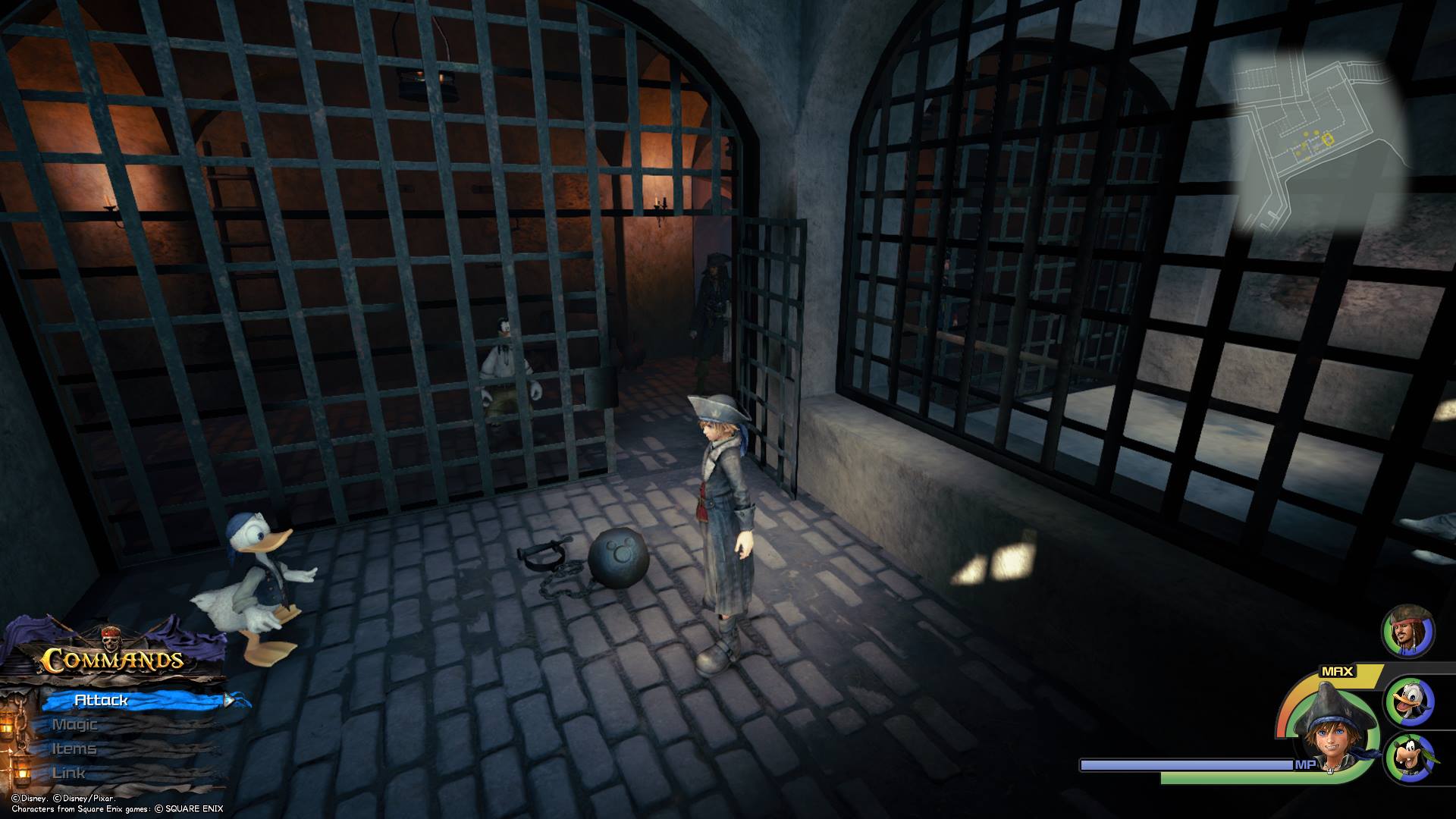This screenshot has height=819, width=1456.
Task: Click Sora's main character portrait
Action: (x=1328, y=729)
